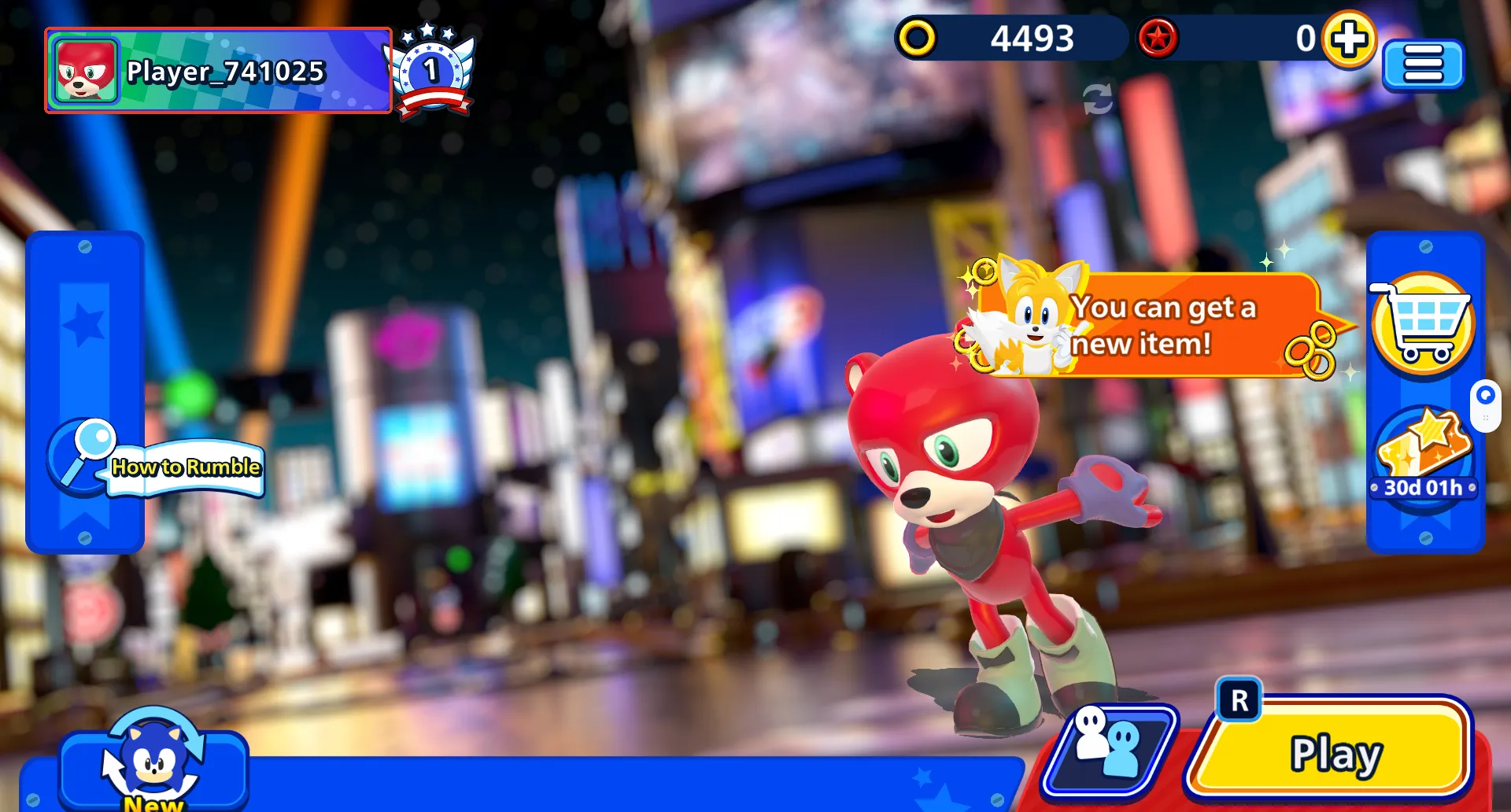Viewport: 1511px width, 812px height.
Task: View the rank 1 badge details
Action: pos(431,71)
